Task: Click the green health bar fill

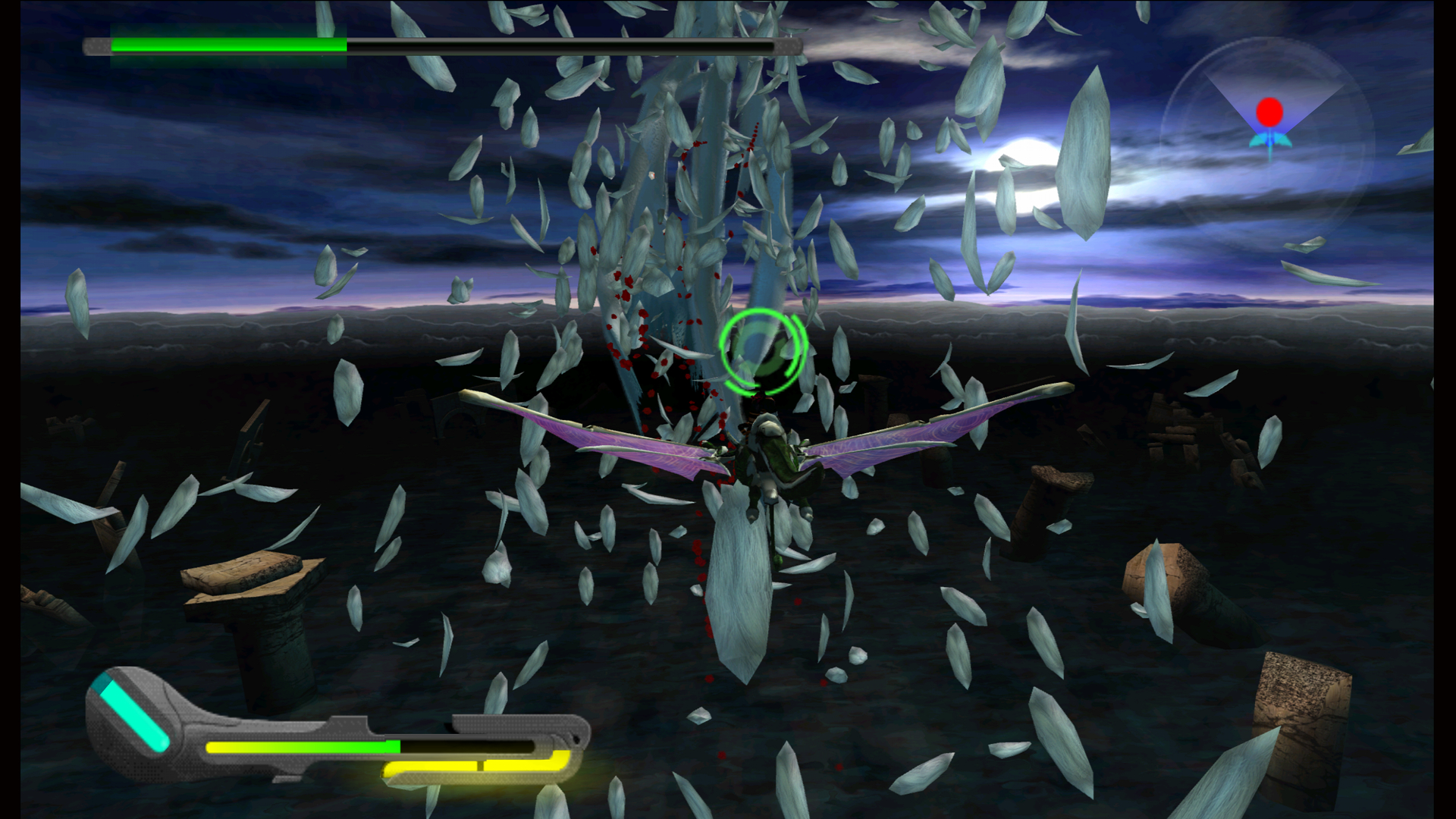Action: coord(227,45)
